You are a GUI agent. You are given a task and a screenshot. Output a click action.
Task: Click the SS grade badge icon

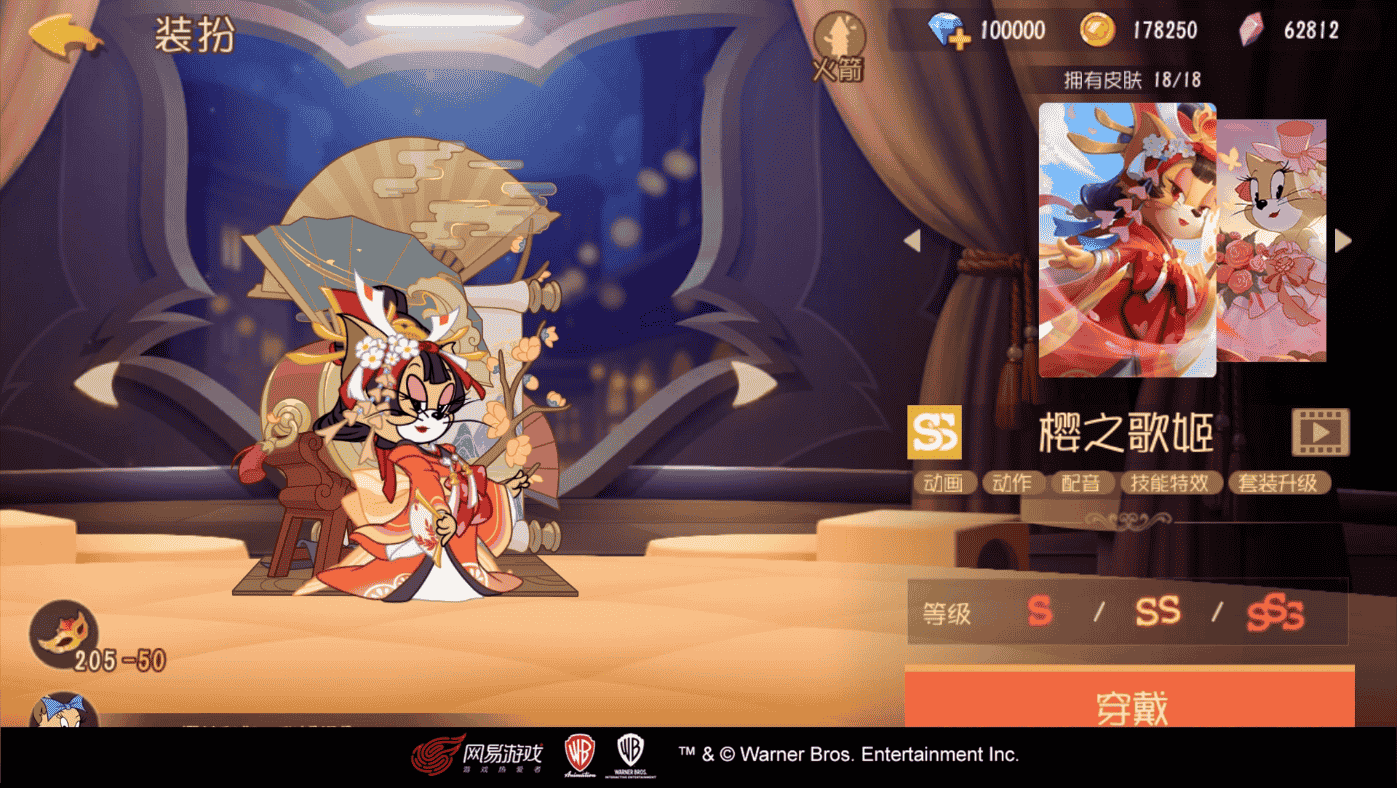tap(934, 430)
